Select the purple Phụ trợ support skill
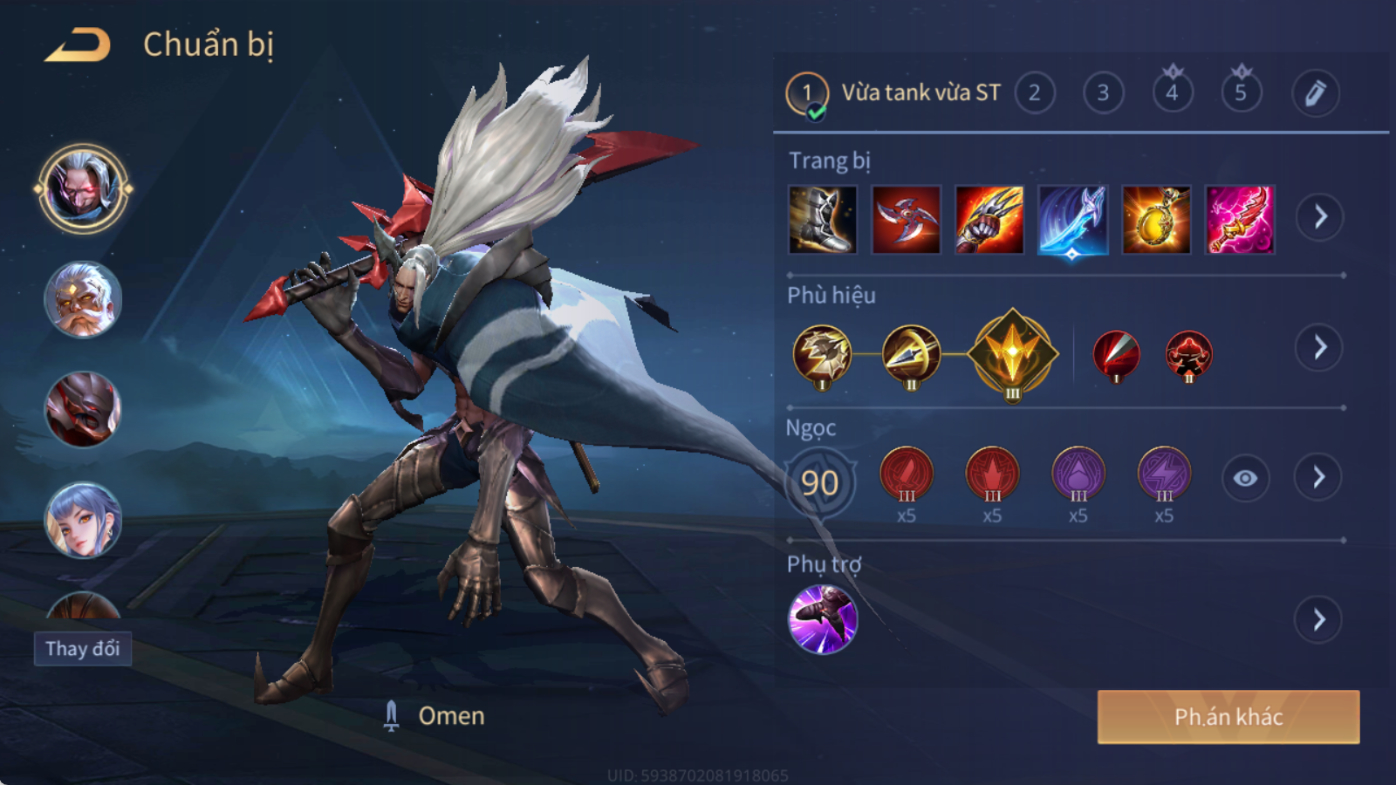 click(823, 620)
